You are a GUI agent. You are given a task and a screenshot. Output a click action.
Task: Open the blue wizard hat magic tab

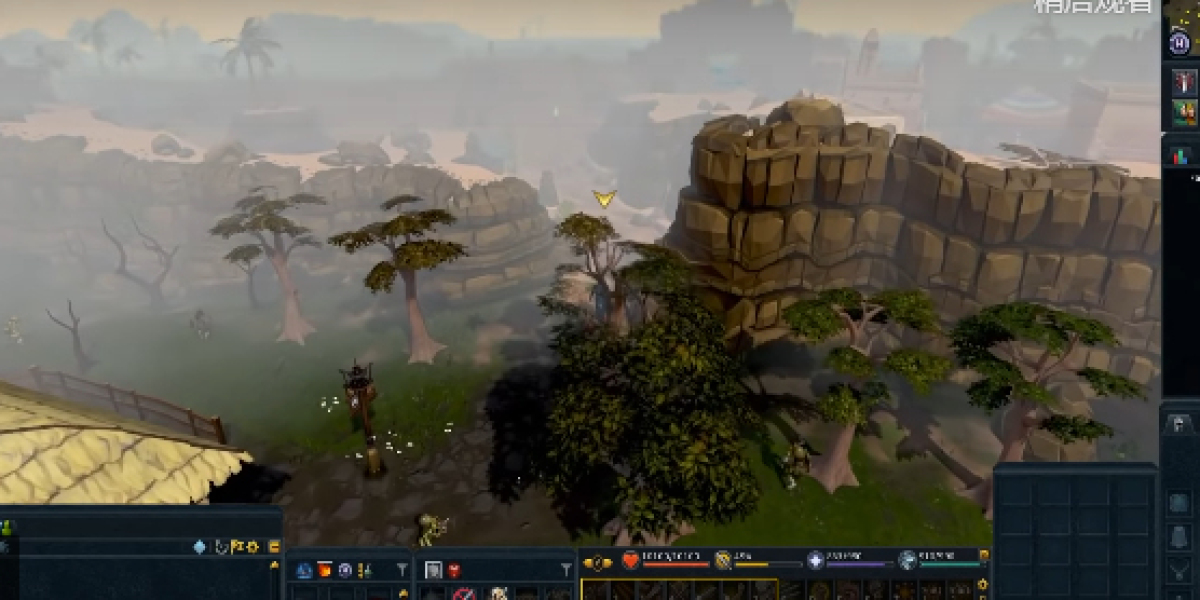(x=304, y=570)
